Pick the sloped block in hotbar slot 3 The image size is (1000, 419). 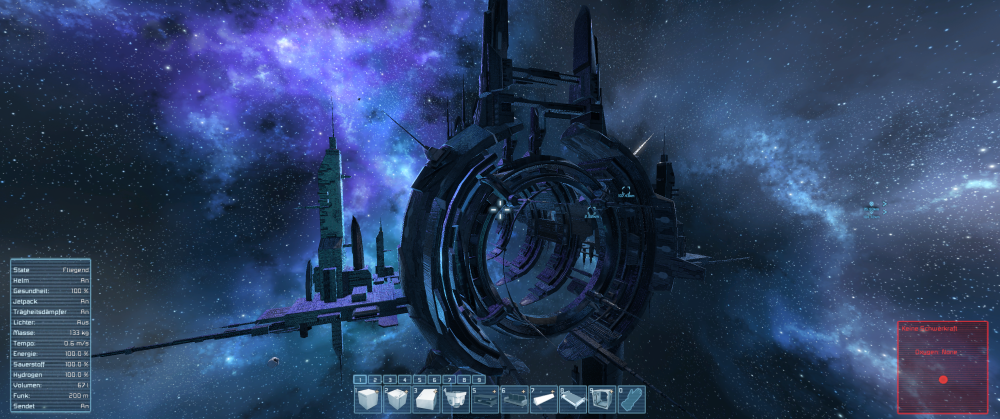tap(427, 399)
